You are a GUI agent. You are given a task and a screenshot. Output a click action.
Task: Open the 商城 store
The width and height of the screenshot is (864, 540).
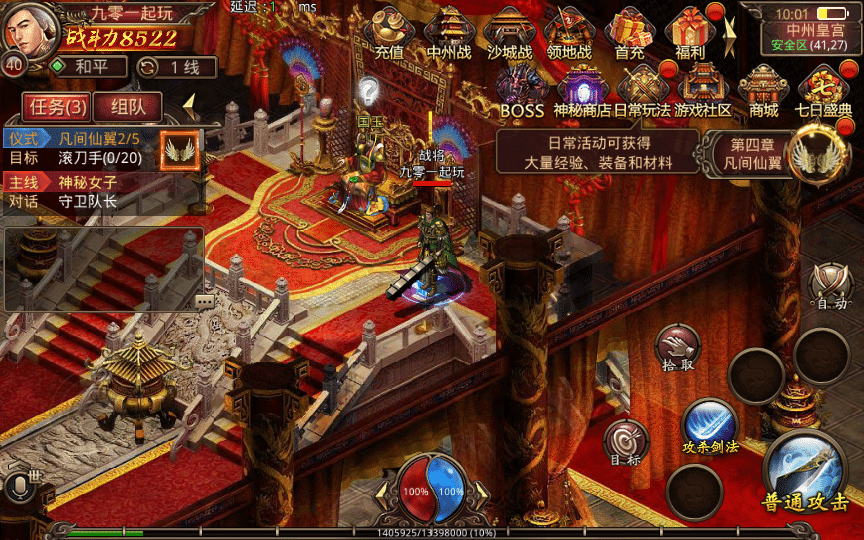pyautogui.click(x=764, y=90)
